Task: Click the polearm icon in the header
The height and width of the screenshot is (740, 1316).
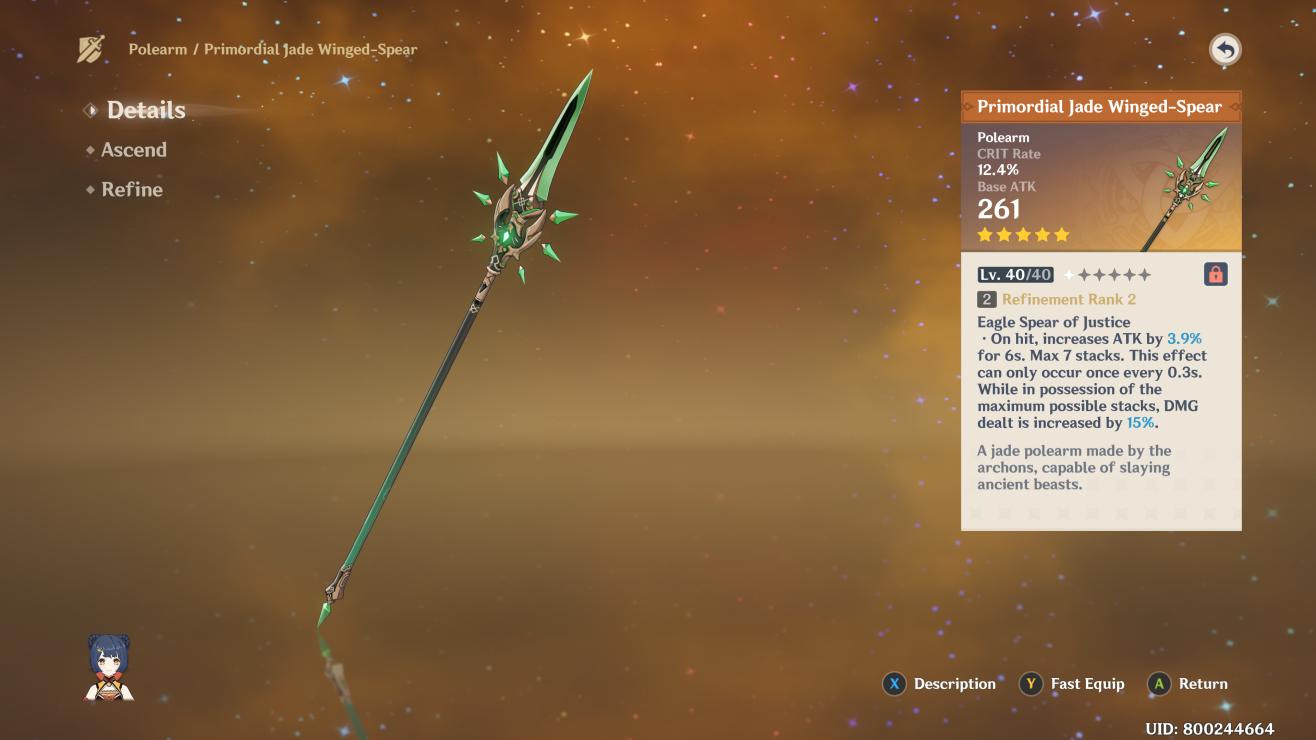Action: [x=91, y=49]
